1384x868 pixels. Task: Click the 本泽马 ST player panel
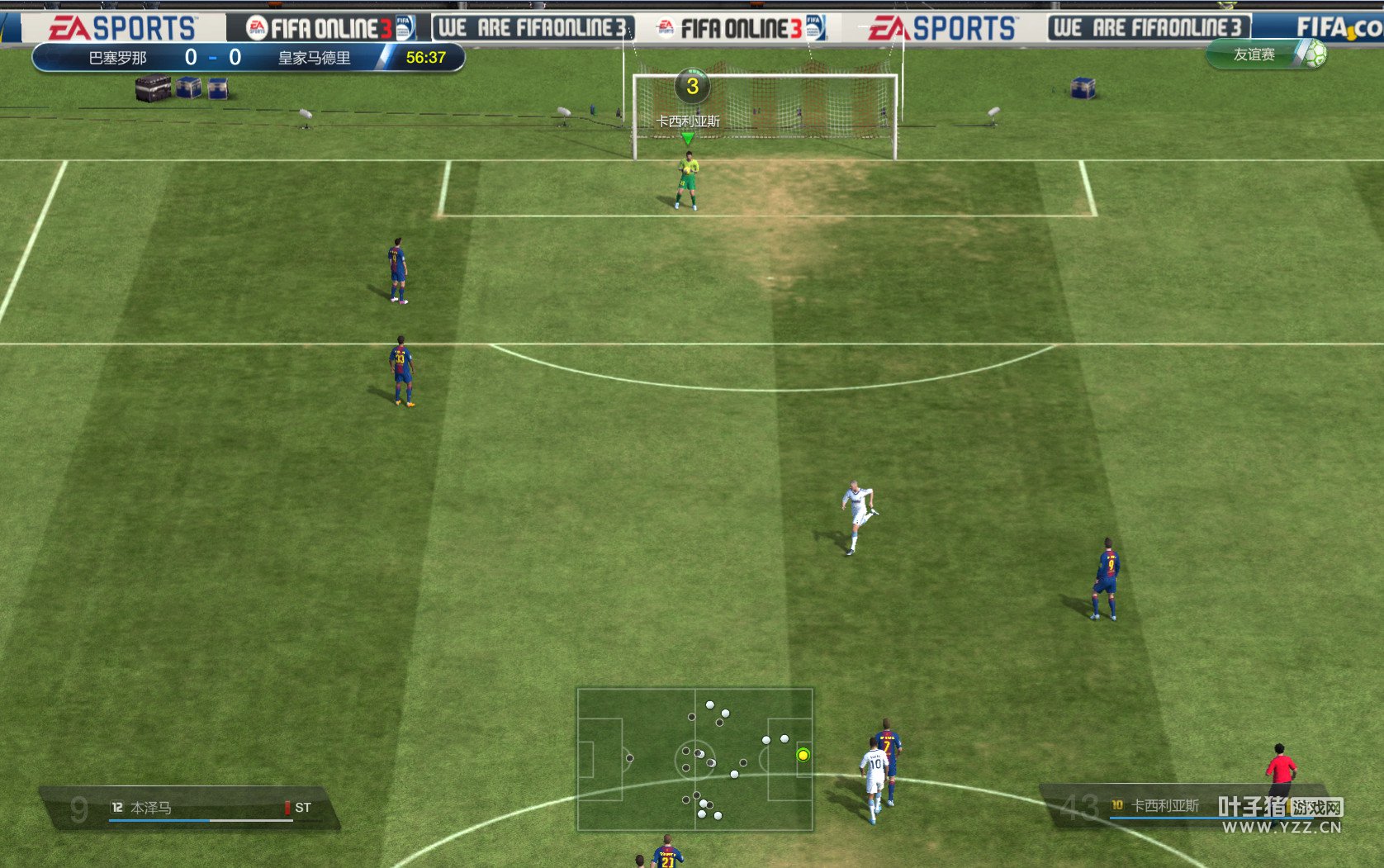(x=192, y=807)
